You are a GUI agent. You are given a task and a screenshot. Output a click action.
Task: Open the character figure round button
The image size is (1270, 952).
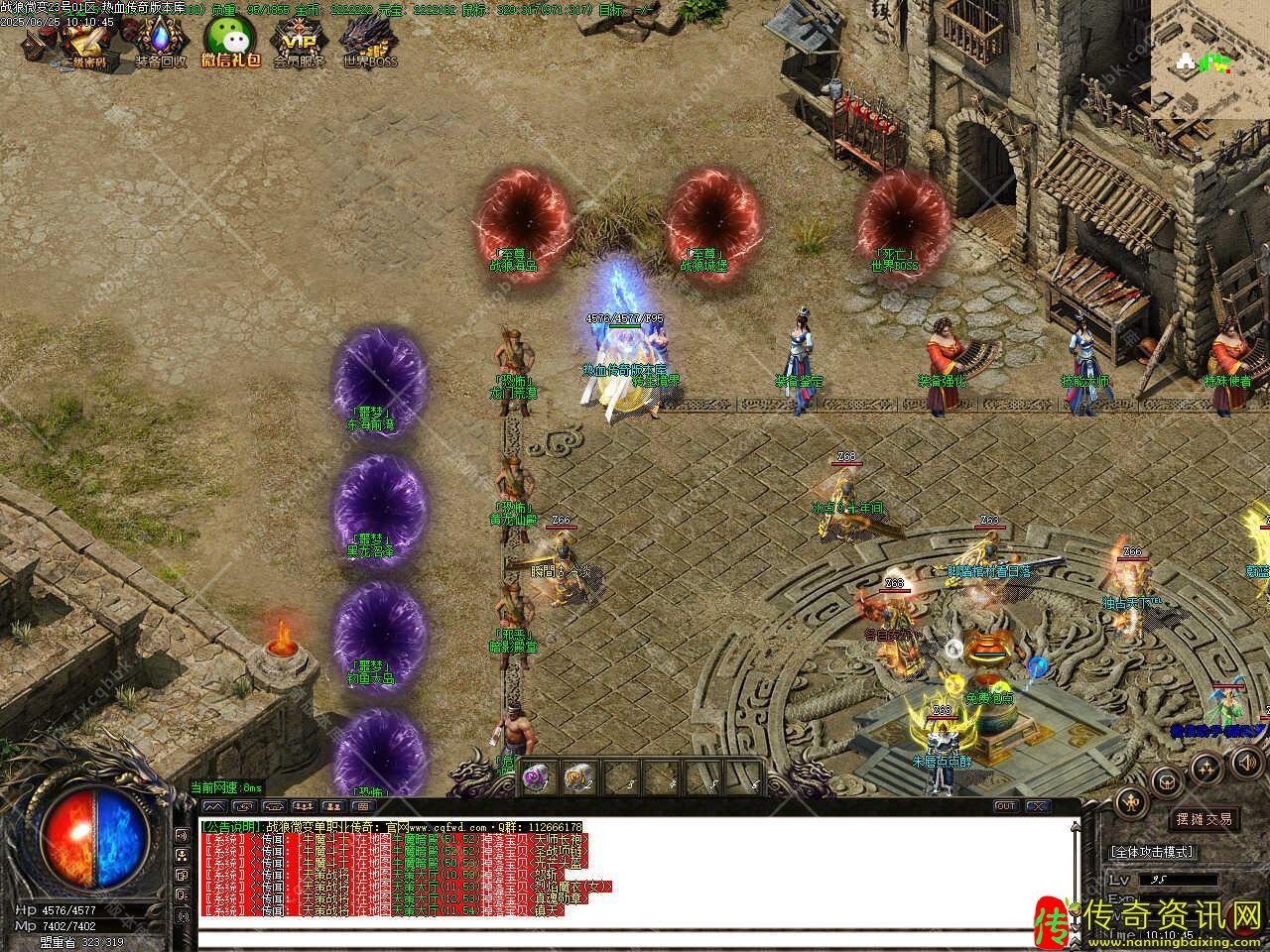[x=1129, y=801]
